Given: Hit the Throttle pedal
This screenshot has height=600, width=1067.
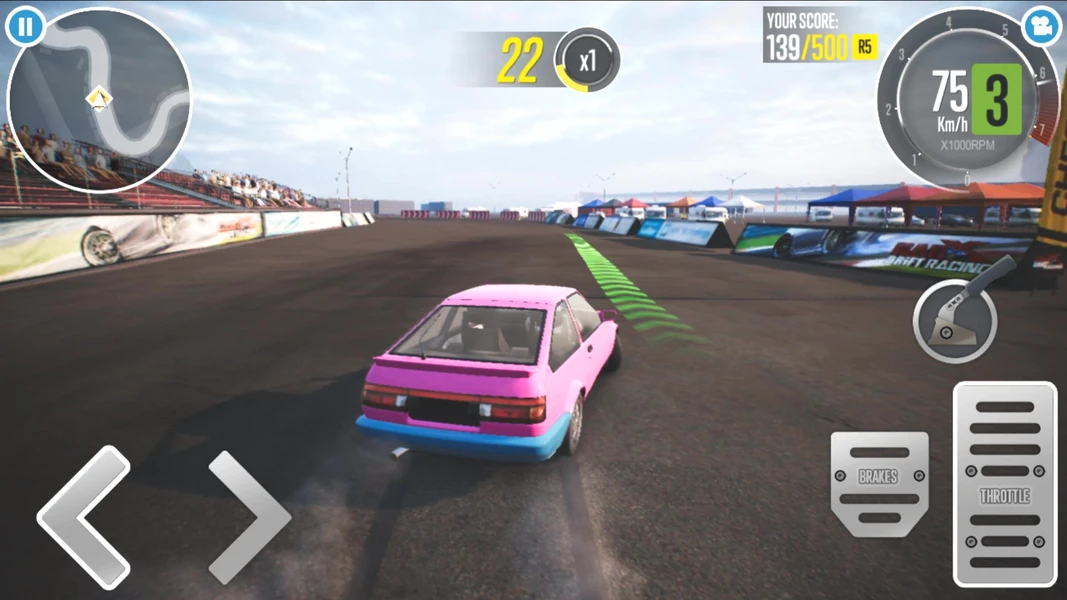Looking at the screenshot, I should [1004, 484].
